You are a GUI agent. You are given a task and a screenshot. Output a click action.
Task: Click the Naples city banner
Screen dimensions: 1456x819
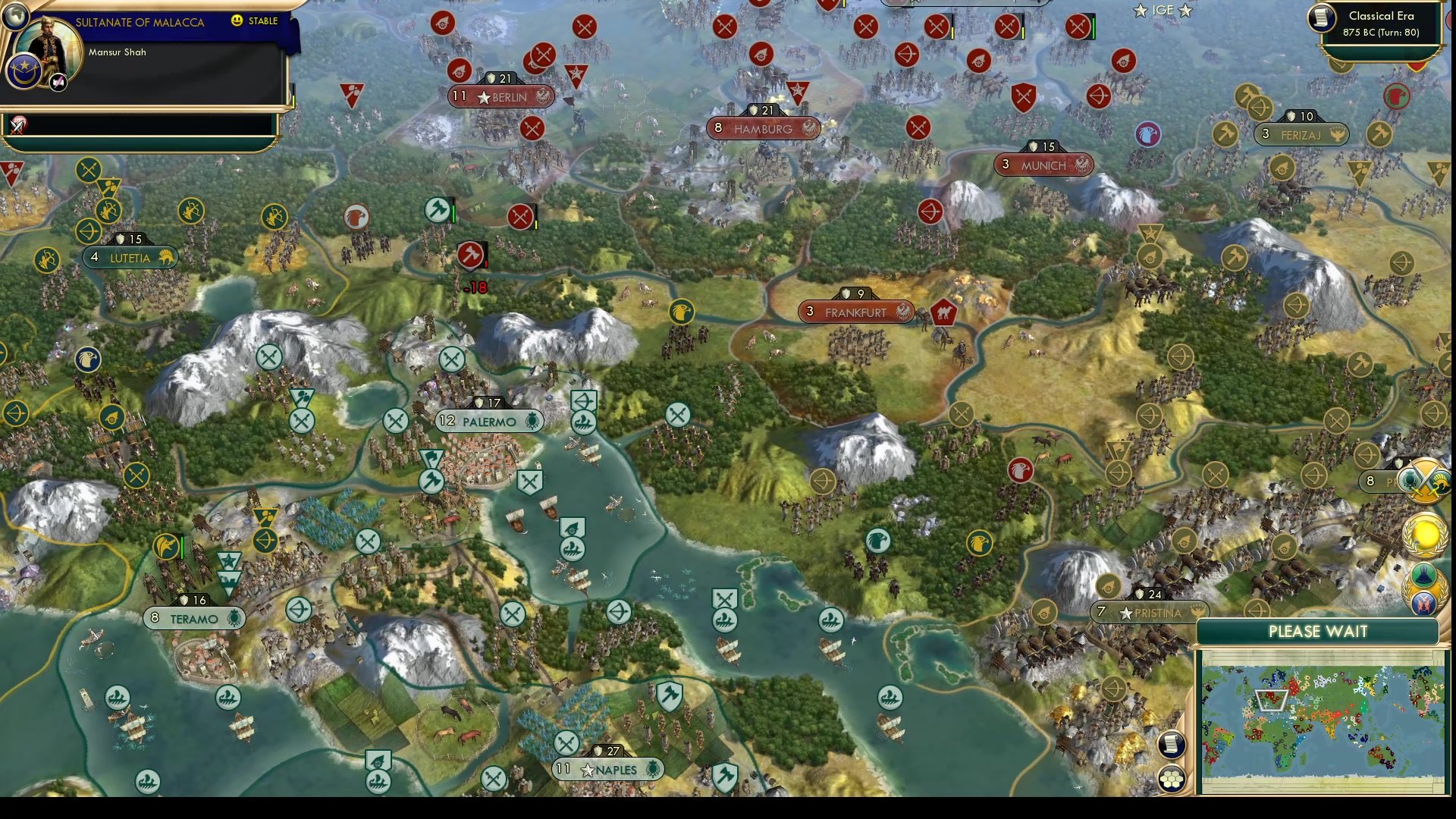pos(607,769)
